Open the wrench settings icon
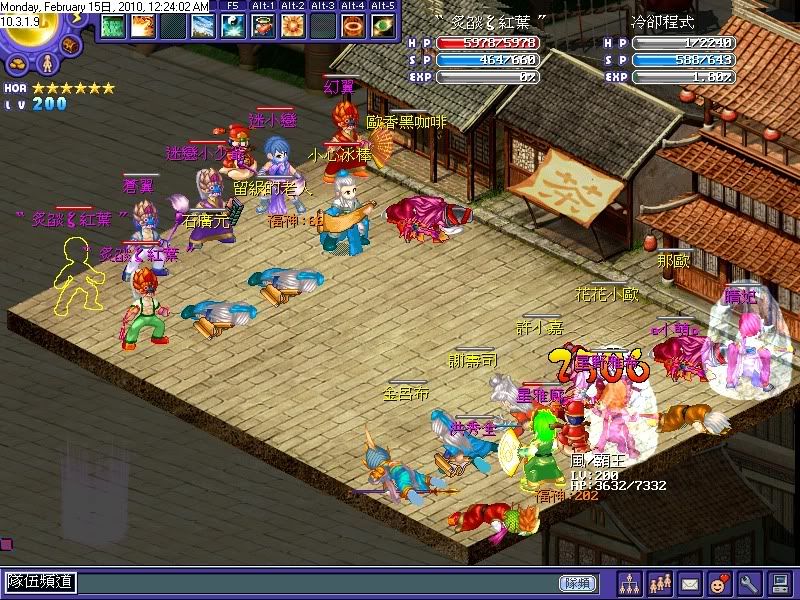800x600 pixels. point(749,582)
